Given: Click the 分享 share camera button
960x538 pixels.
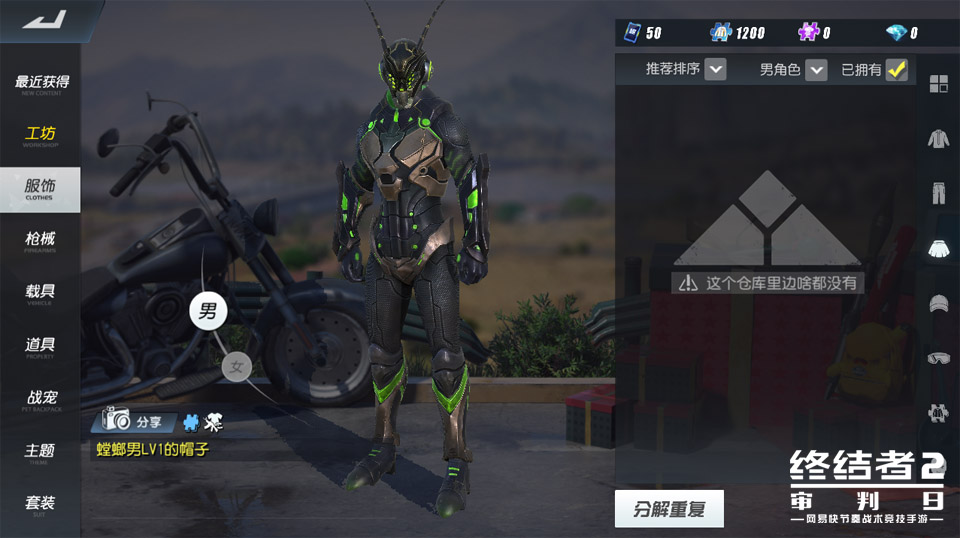Looking at the screenshot, I should [x=135, y=421].
